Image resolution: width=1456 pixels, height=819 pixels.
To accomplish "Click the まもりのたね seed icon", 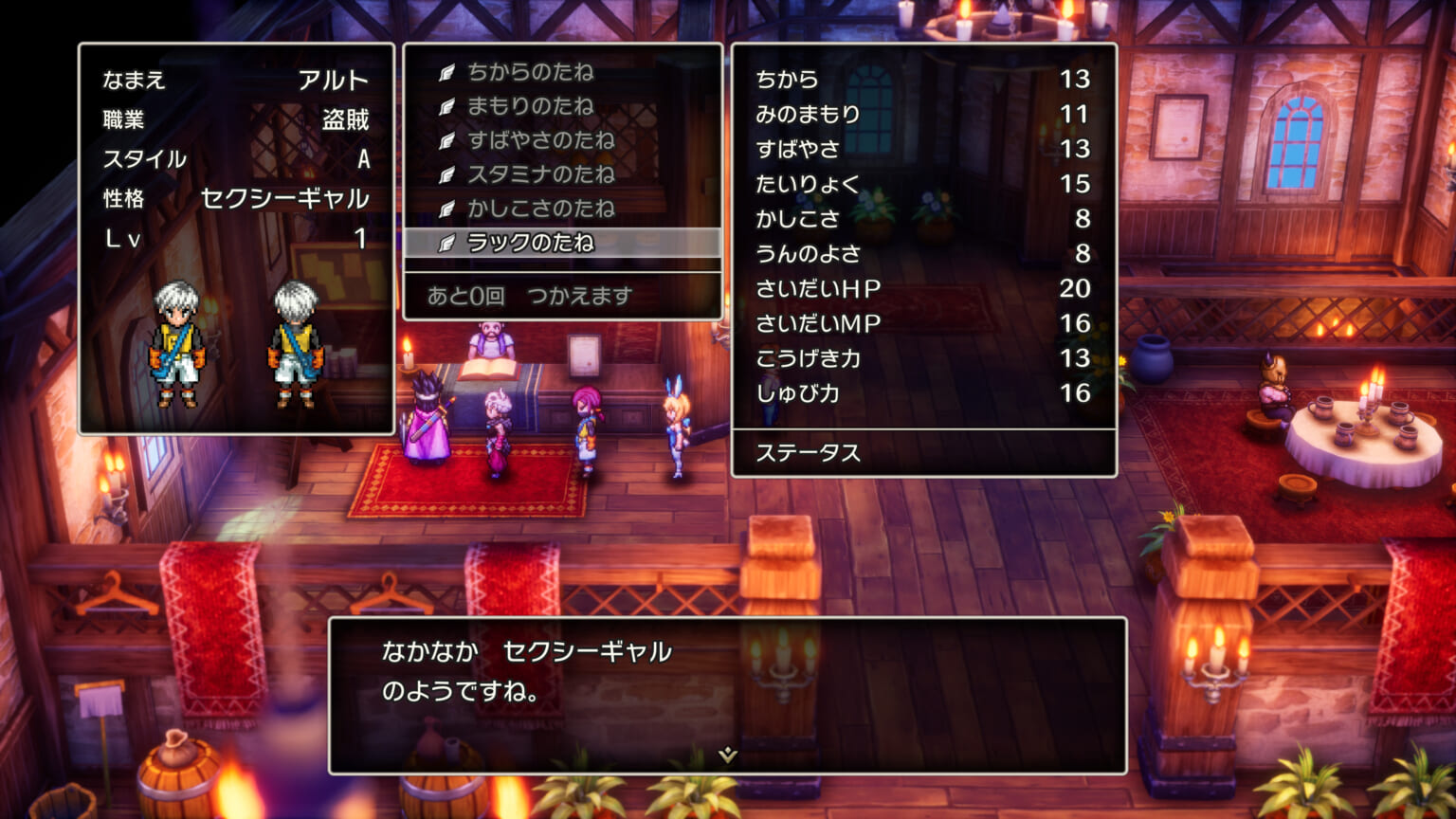I will click(x=446, y=107).
